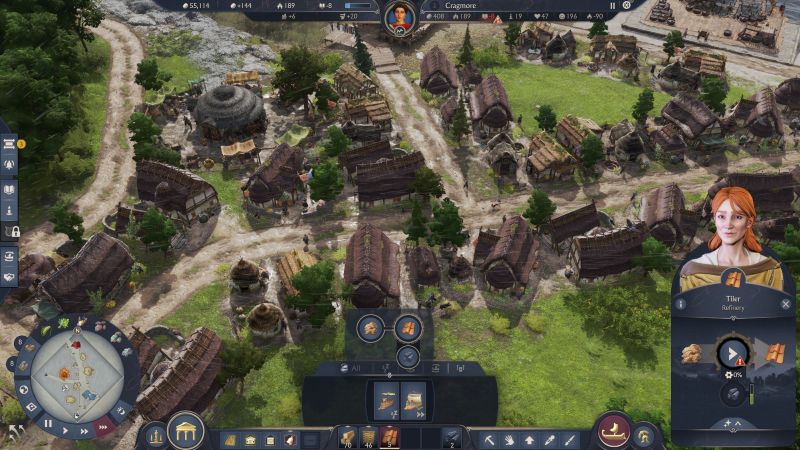The width and height of the screenshot is (800, 450).
Task: Pause the game speed
Action: click(47, 423)
